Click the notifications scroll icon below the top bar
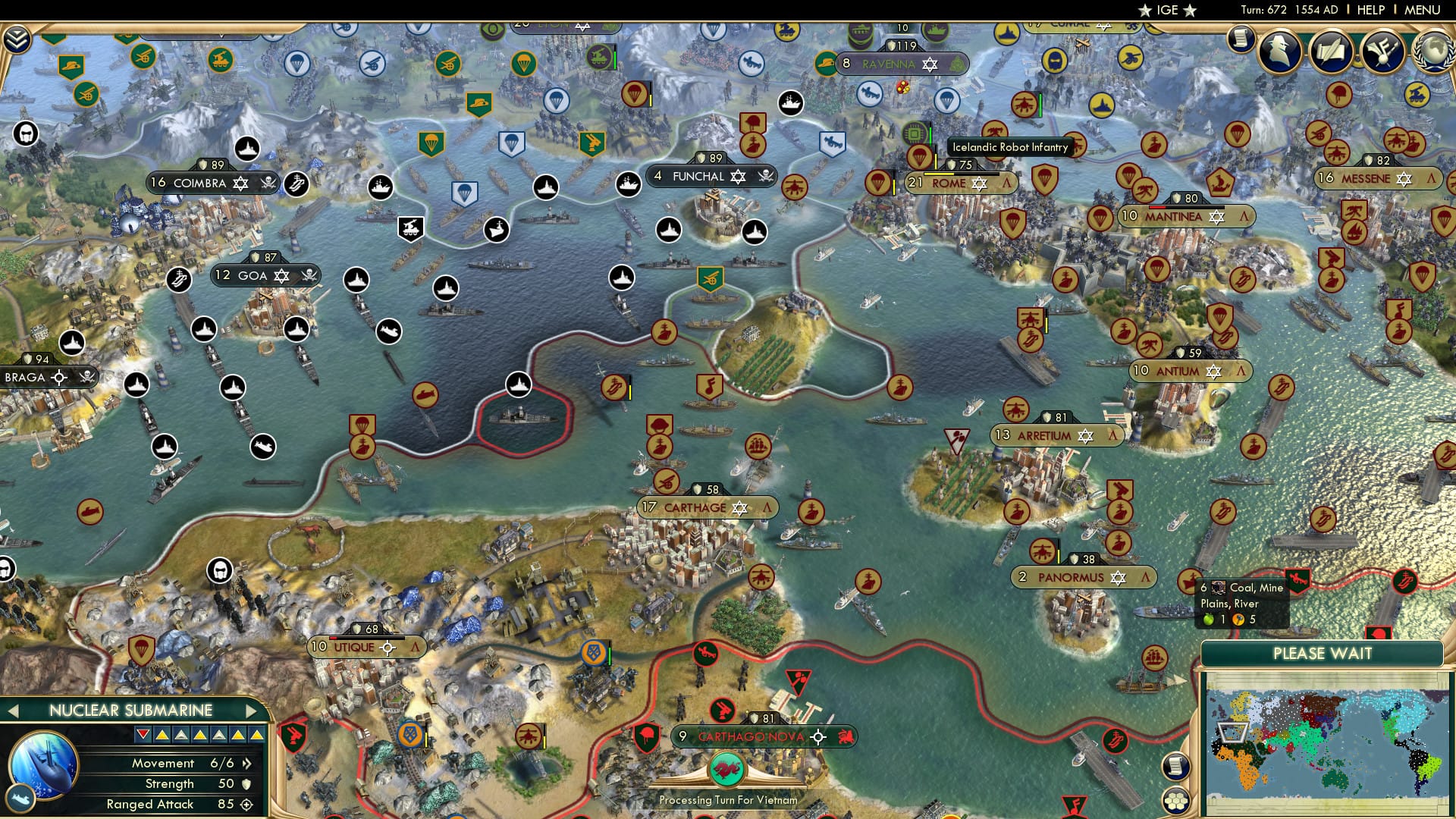This screenshot has height=819, width=1456. pos(1241,40)
